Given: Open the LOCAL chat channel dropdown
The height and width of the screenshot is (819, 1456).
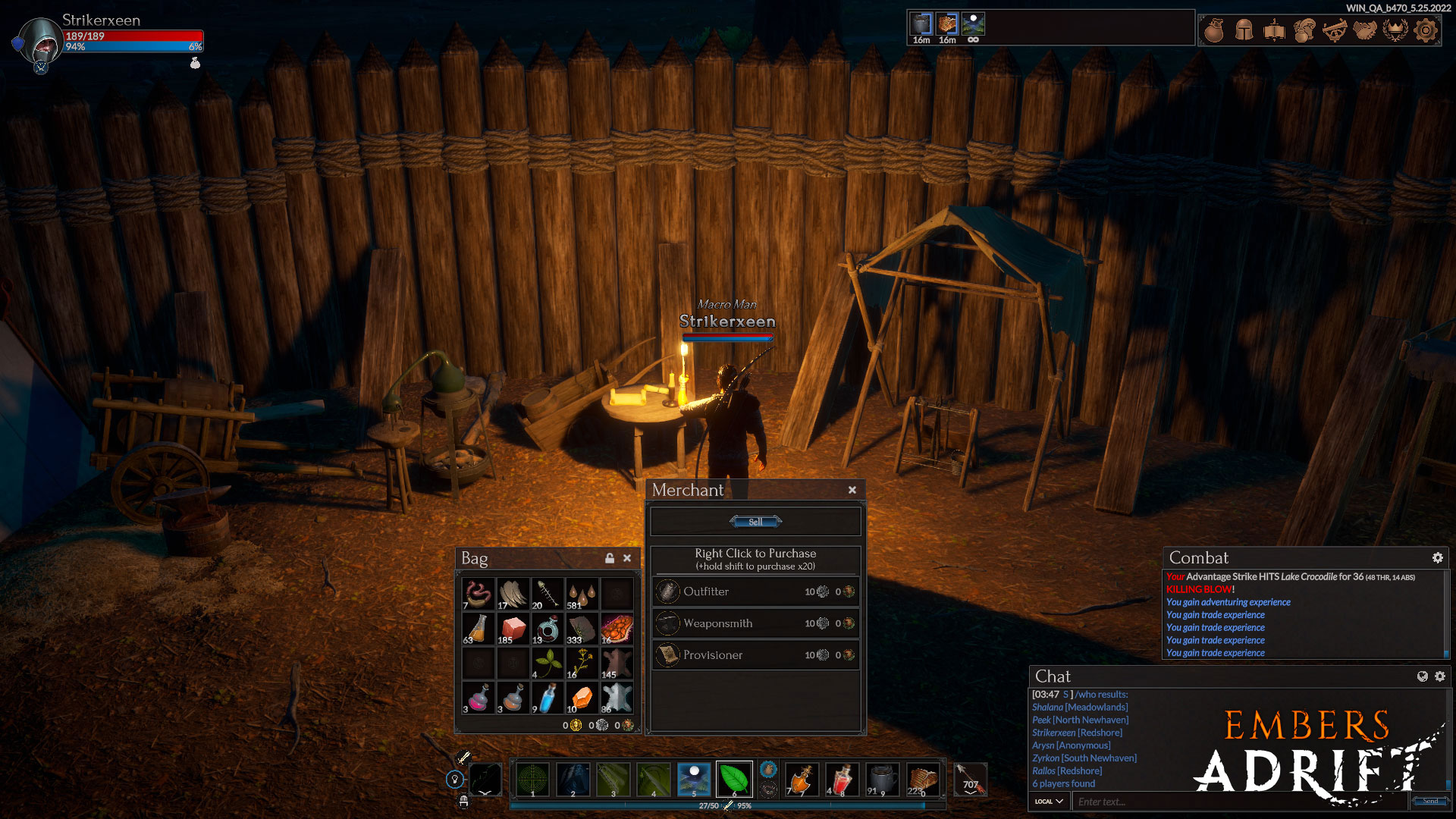Looking at the screenshot, I should (x=1049, y=802).
